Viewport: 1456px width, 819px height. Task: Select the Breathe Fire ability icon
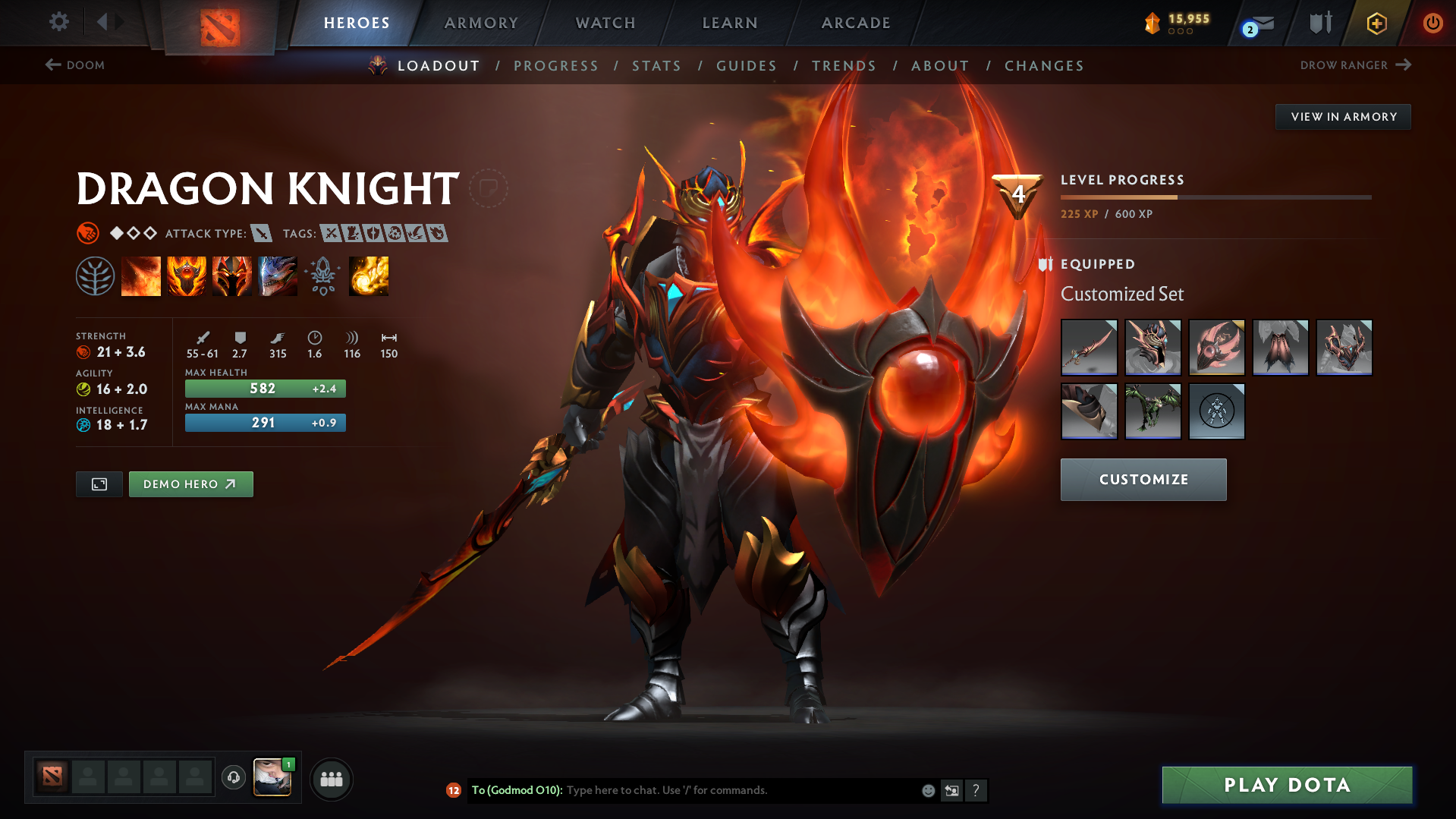point(141,276)
